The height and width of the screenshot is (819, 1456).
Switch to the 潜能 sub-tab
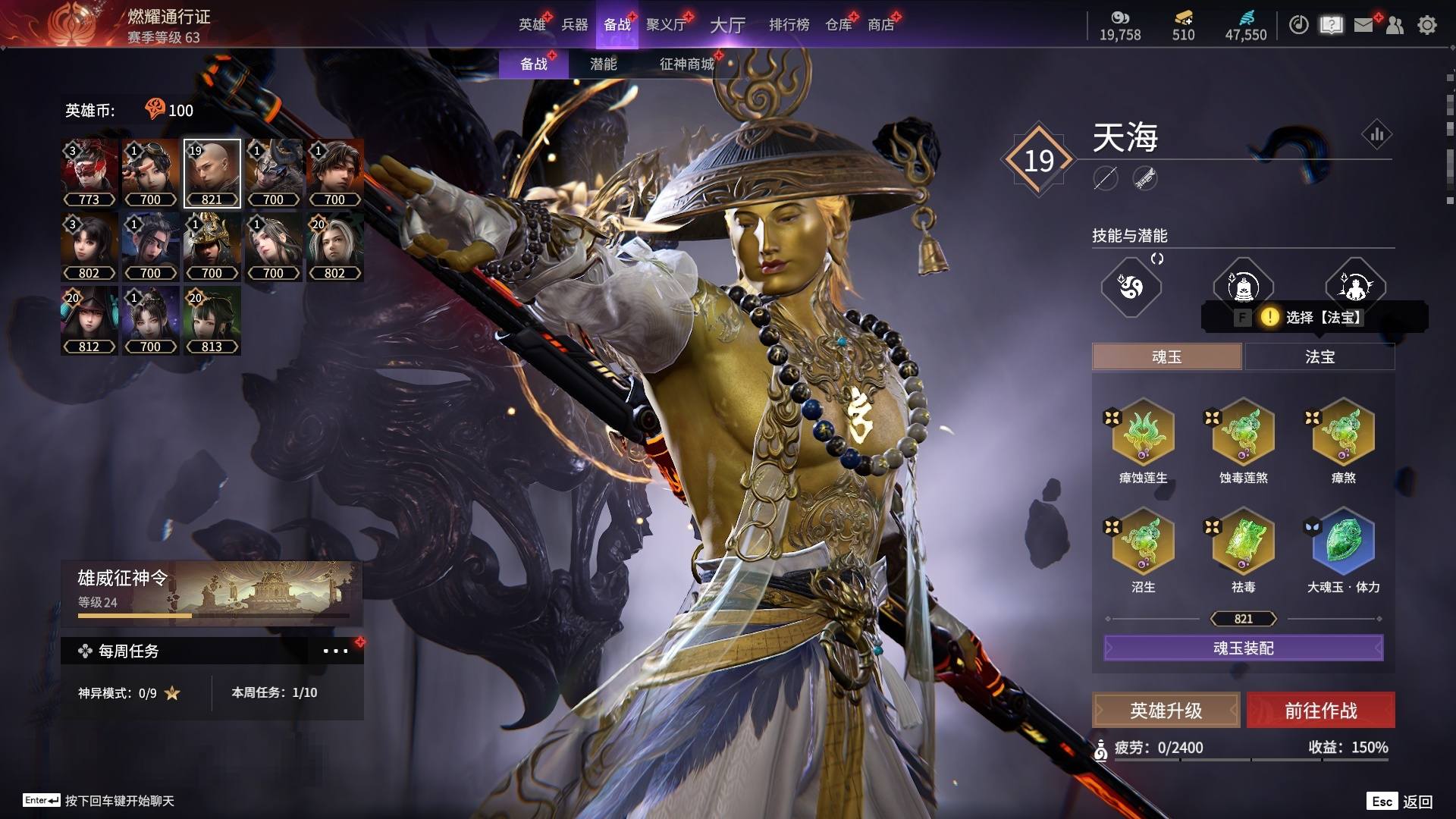coord(604,64)
